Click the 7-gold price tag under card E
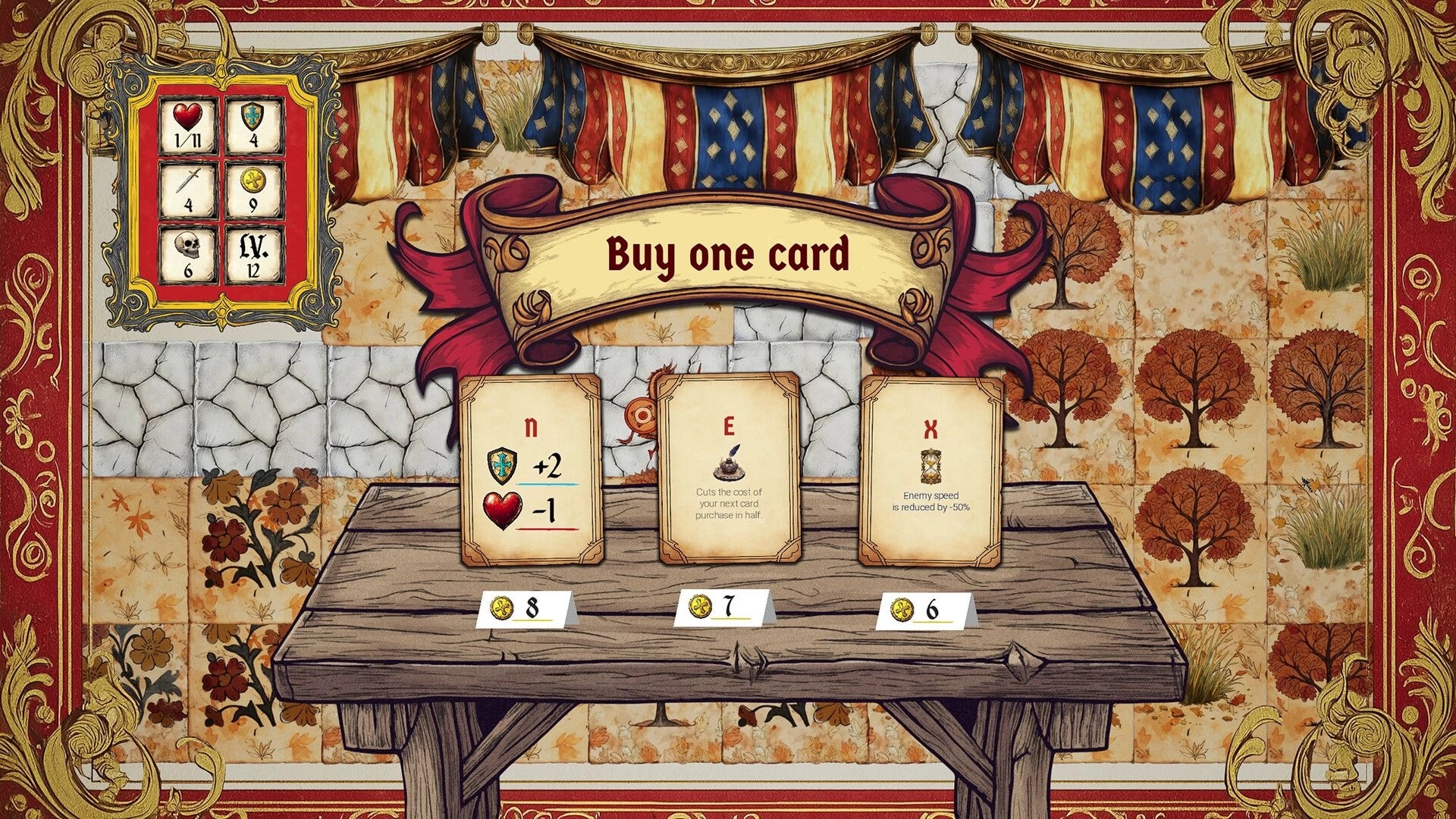The height and width of the screenshot is (819, 1456). (x=720, y=607)
